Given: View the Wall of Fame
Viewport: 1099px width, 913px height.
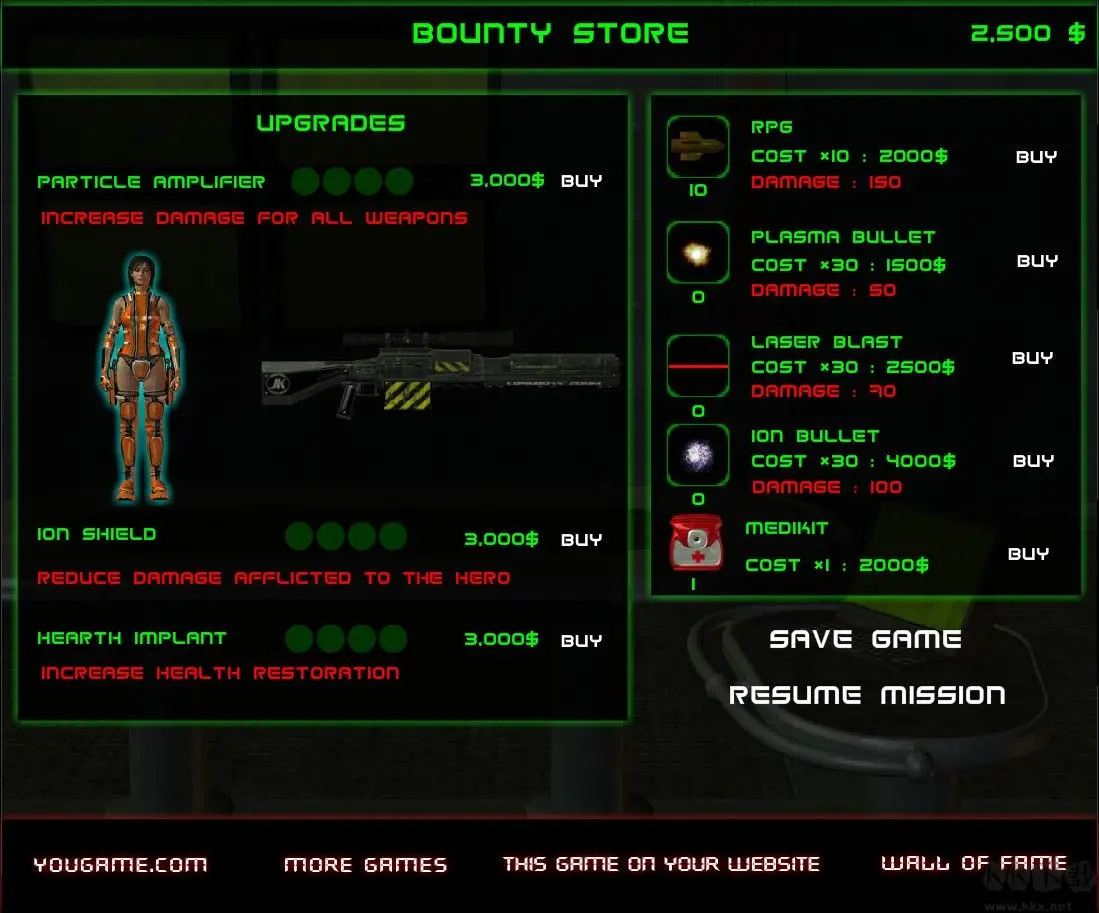Looking at the screenshot, I should [x=973, y=863].
